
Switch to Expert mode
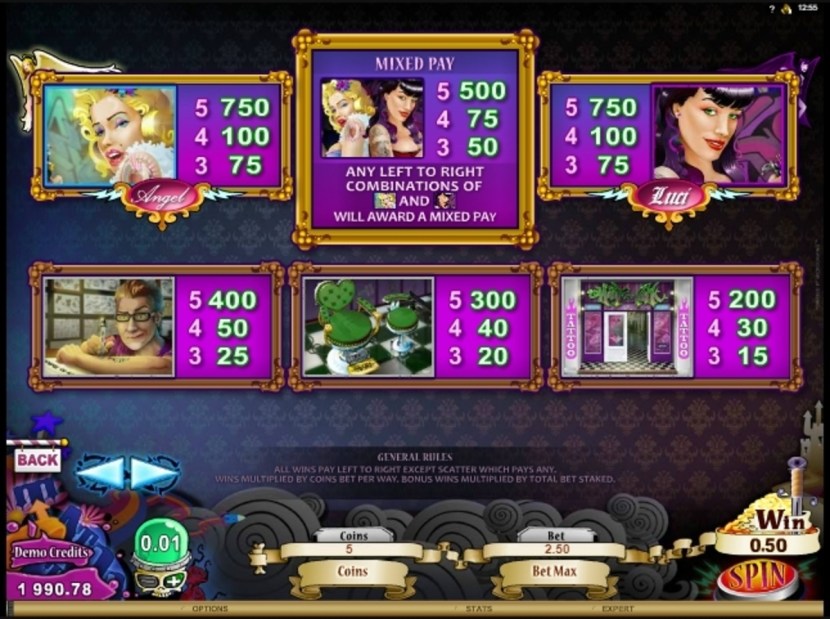[x=617, y=608]
